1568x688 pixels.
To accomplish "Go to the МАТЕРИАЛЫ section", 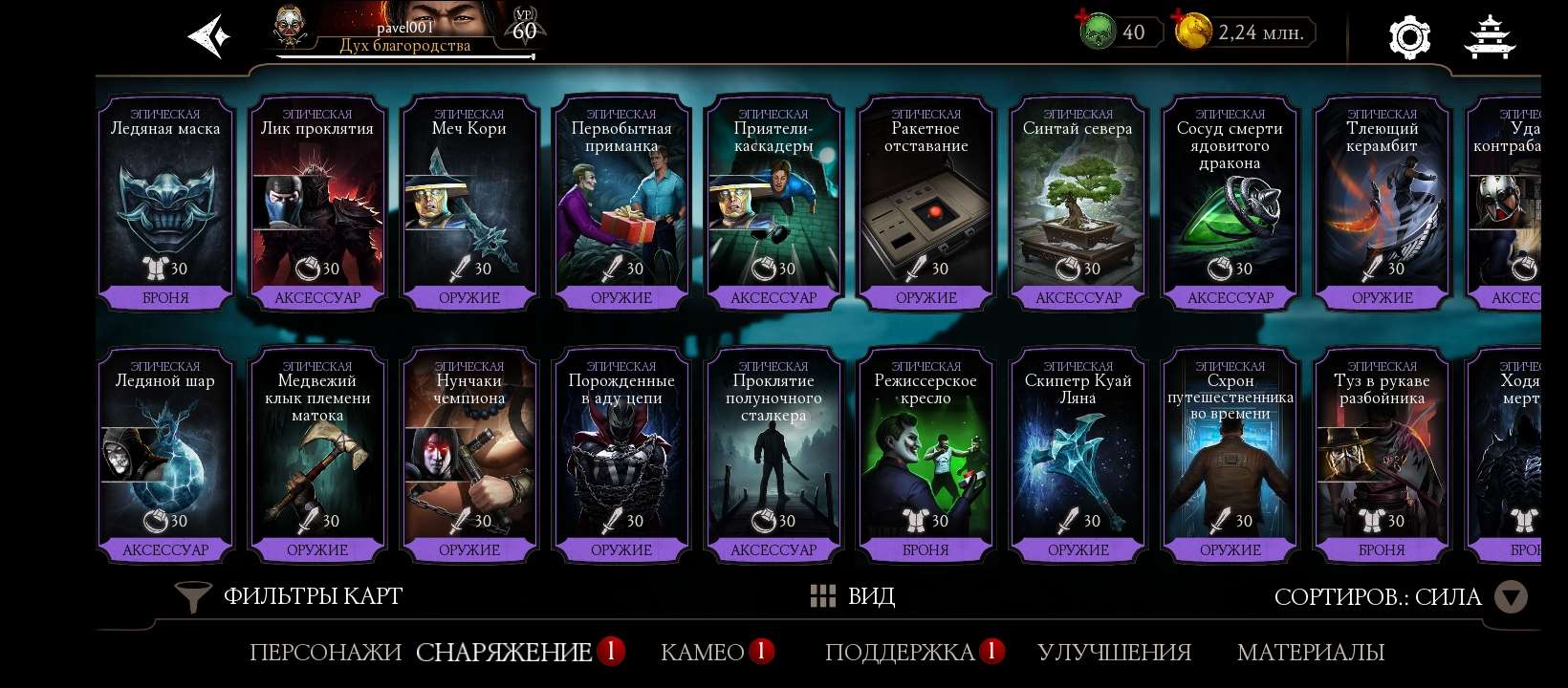I will pyautogui.click(x=1311, y=654).
